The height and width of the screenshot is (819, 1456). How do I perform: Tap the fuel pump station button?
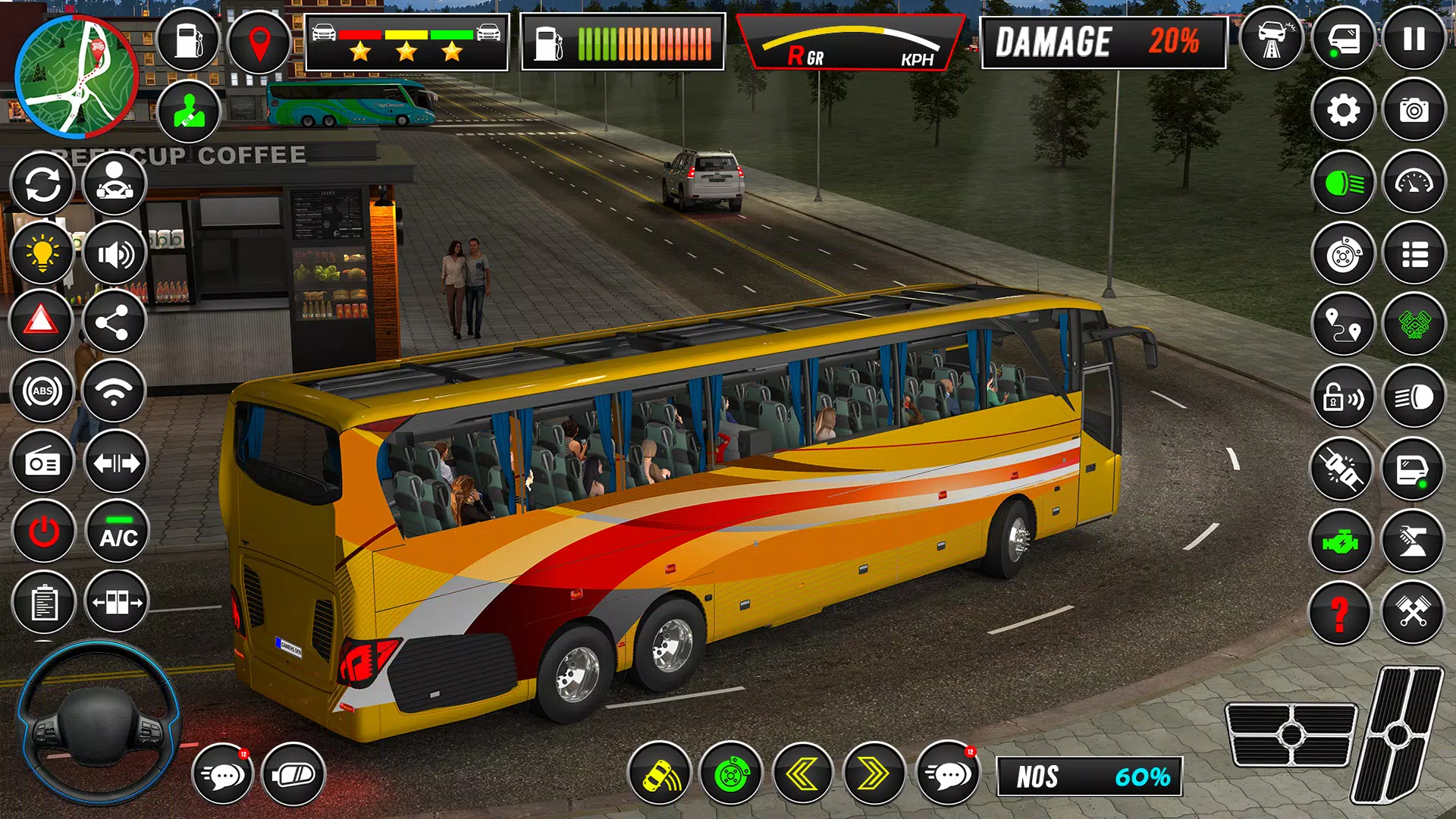[x=188, y=41]
